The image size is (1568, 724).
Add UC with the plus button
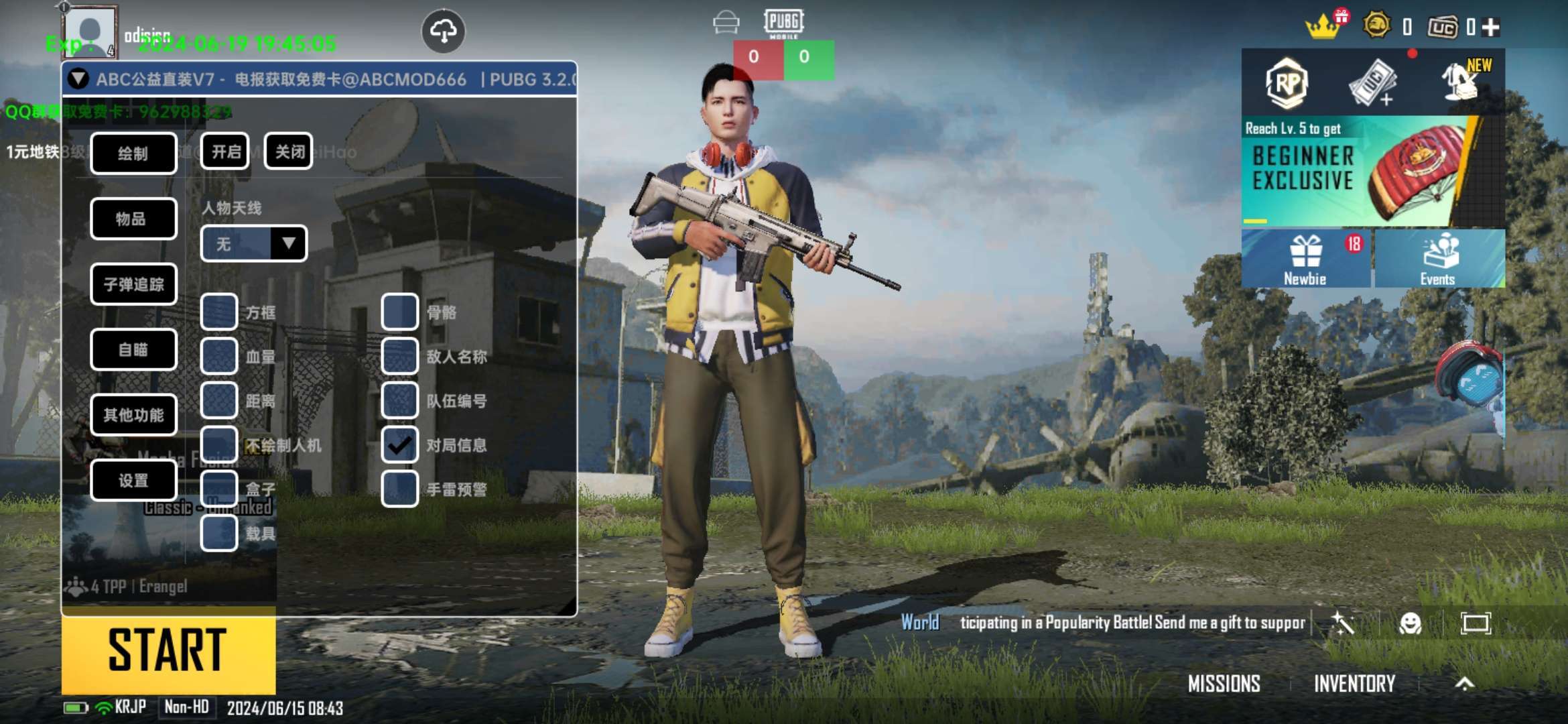tap(1490, 27)
